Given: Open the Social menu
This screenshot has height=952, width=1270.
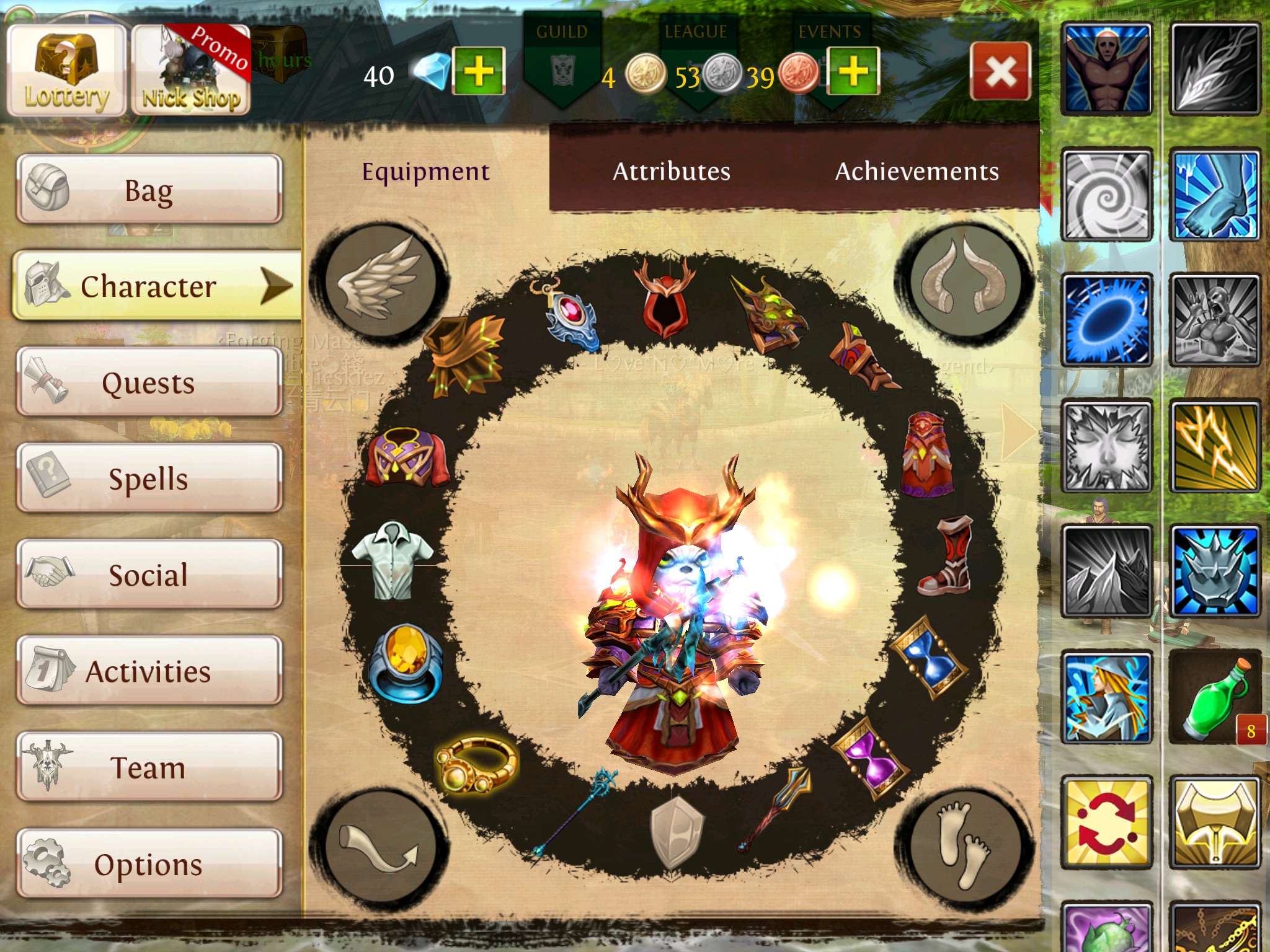Looking at the screenshot, I should tap(149, 575).
